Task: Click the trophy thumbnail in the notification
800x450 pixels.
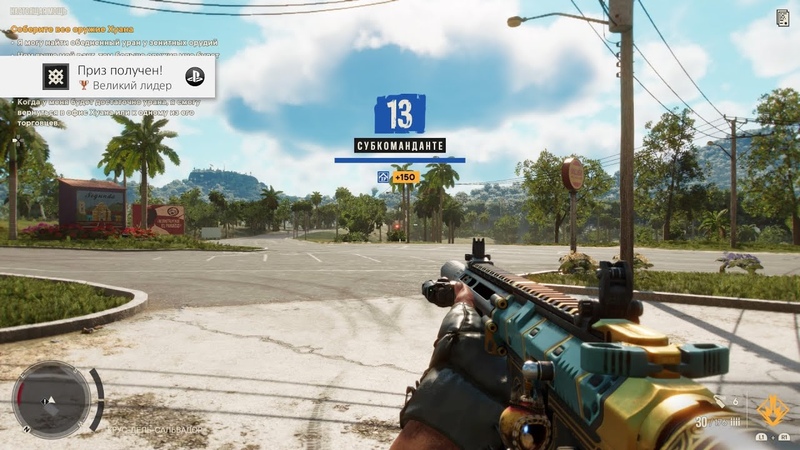Action: tap(56, 77)
